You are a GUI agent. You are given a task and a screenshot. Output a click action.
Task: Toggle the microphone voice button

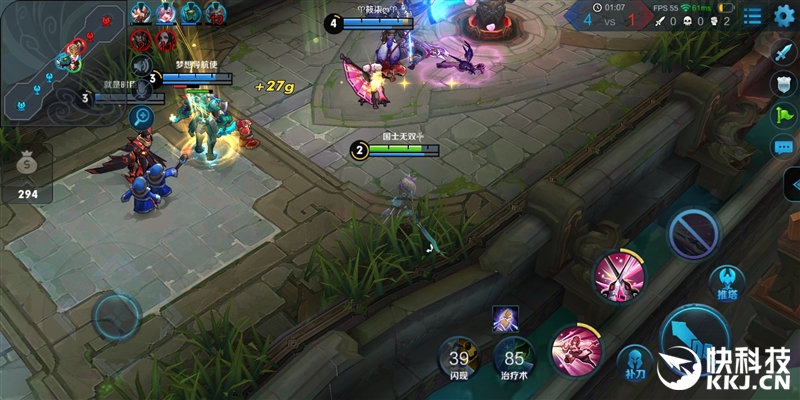pos(143,90)
